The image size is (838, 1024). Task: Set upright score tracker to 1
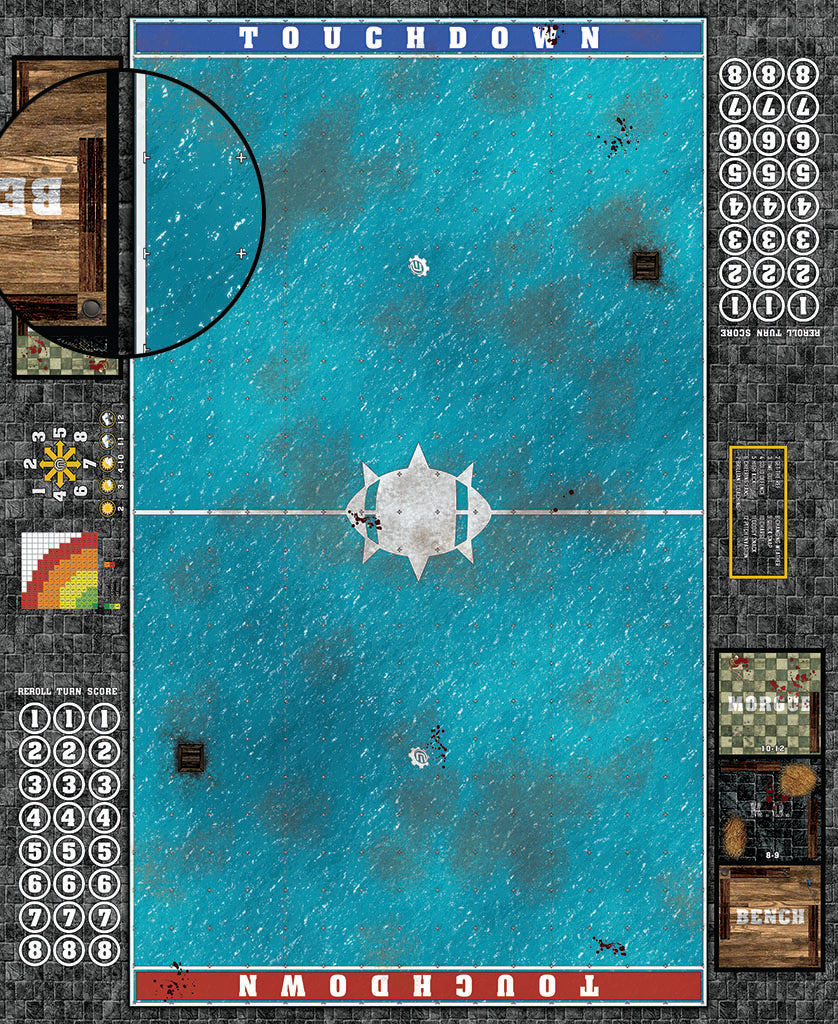click(x=103, y=719)
